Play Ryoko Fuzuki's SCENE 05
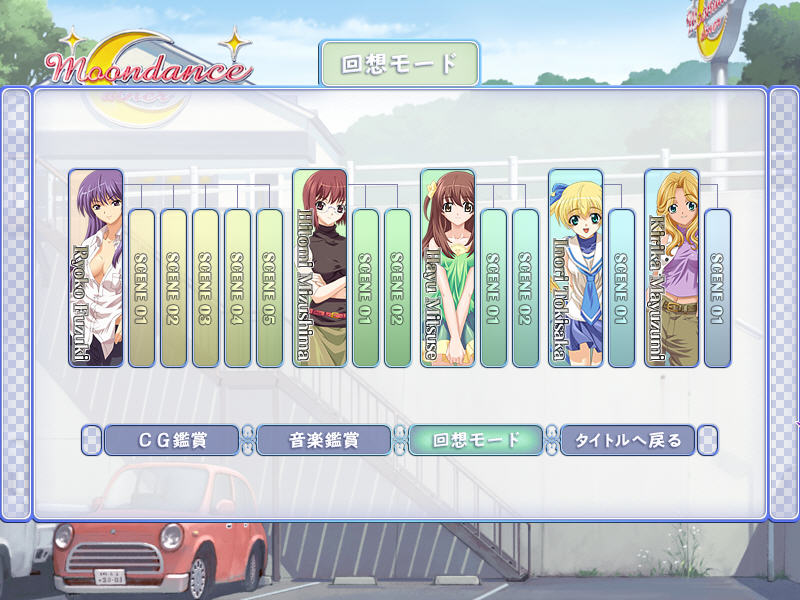The width and height of the screenshot is (800, 600). click(x=269, y=288)
